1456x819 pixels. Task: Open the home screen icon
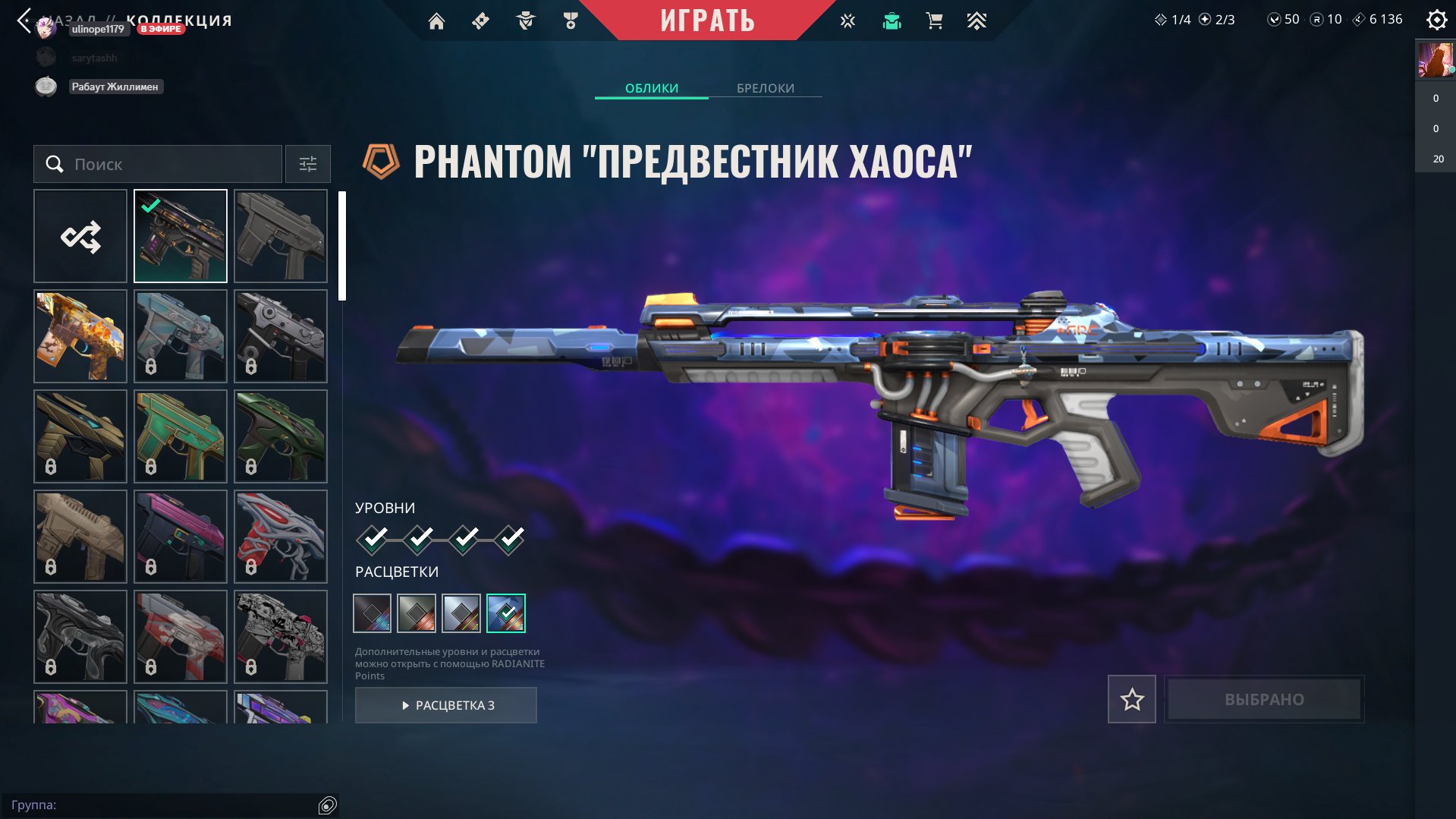[x=436, y=20]
